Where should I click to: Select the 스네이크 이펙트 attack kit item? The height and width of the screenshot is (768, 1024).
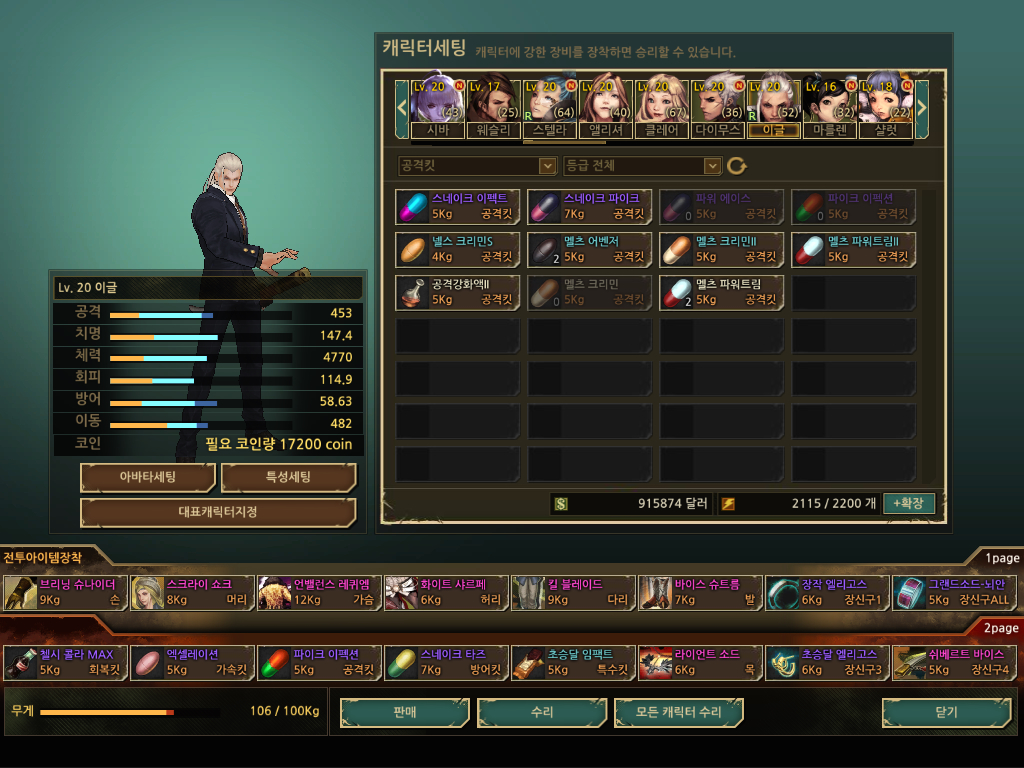point(458,207)
